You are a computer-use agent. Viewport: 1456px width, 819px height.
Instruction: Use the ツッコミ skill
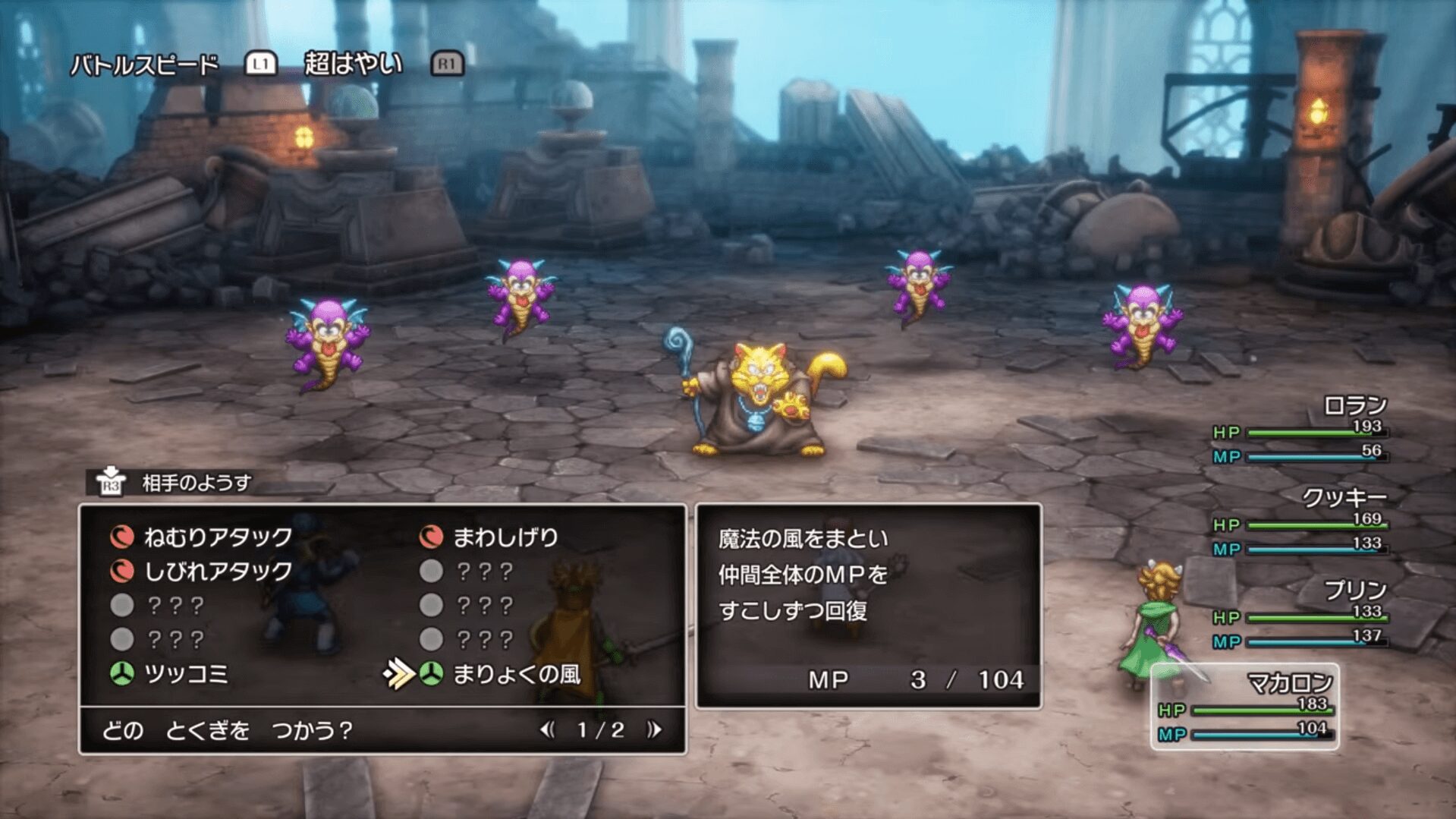(185, 674)
